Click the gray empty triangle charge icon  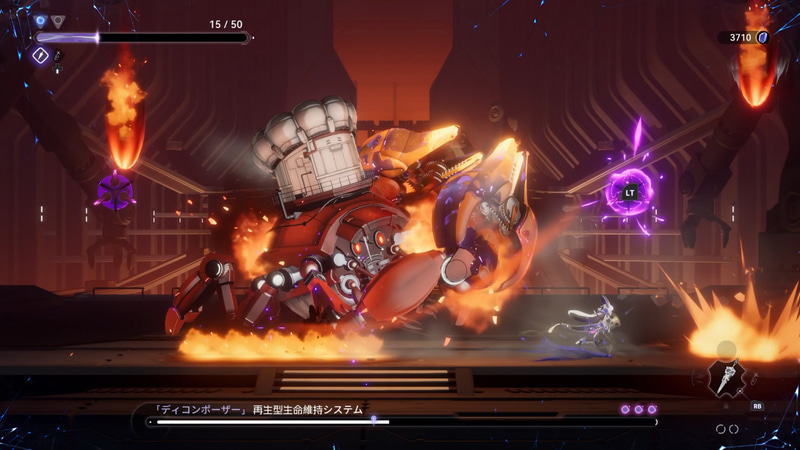[x=58, y=20]
